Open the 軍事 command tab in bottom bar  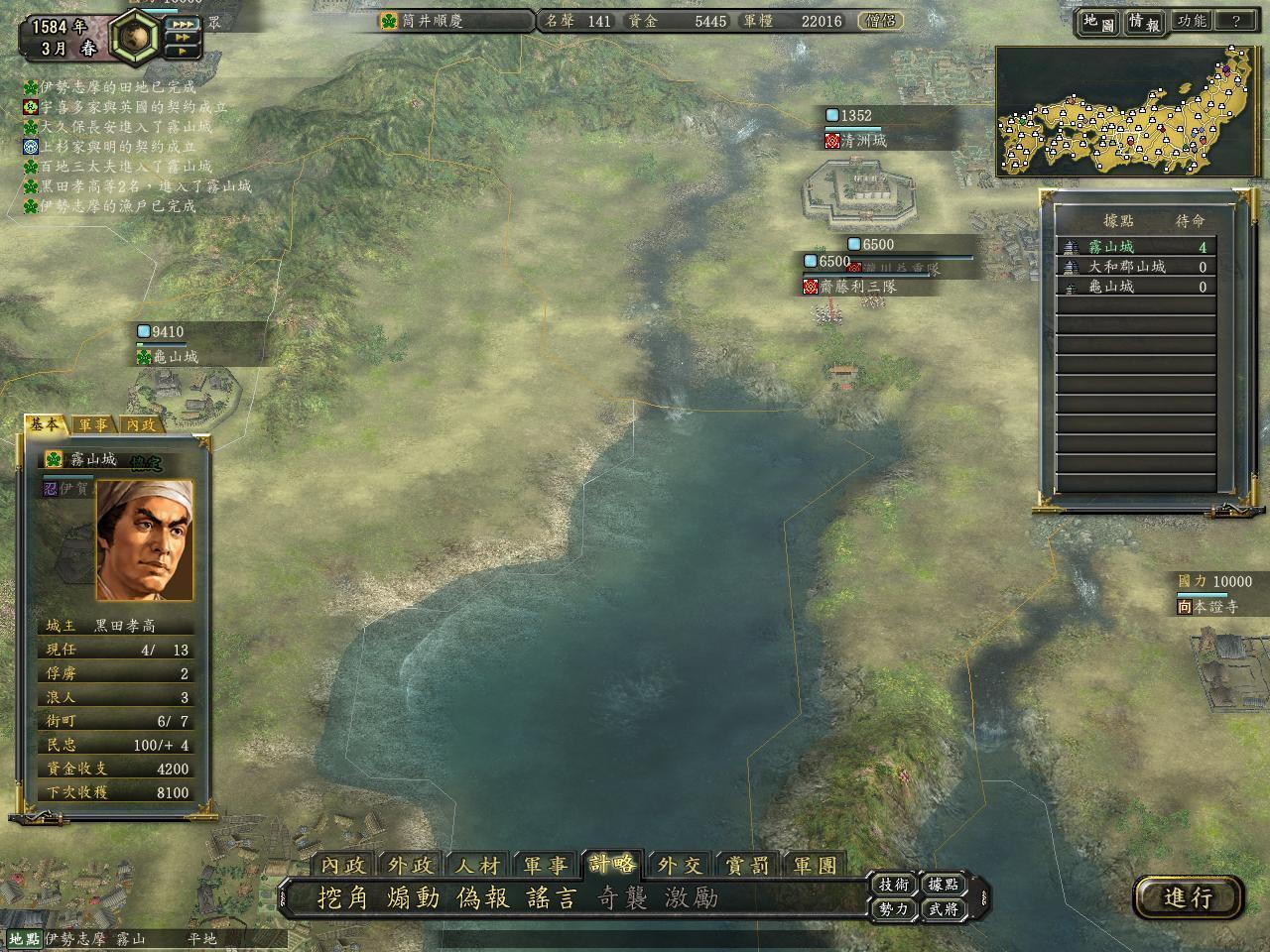545,866
